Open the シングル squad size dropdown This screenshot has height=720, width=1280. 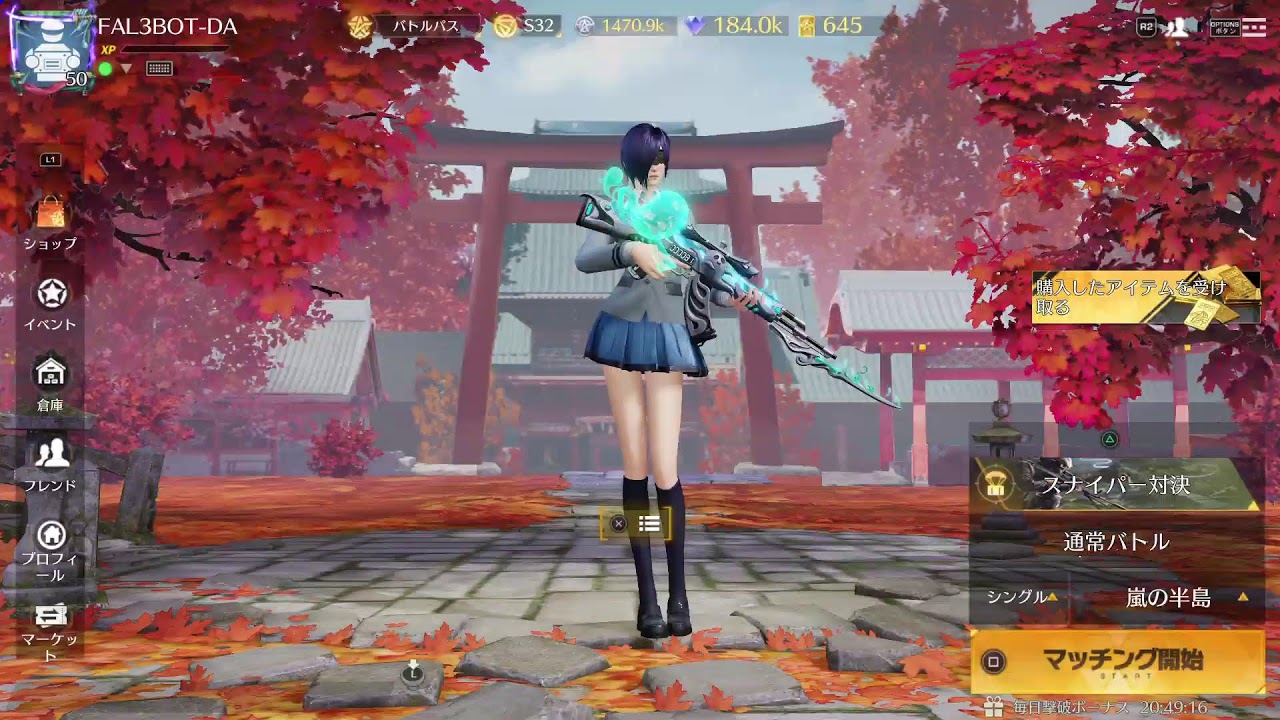click(x=1019, y=597)
